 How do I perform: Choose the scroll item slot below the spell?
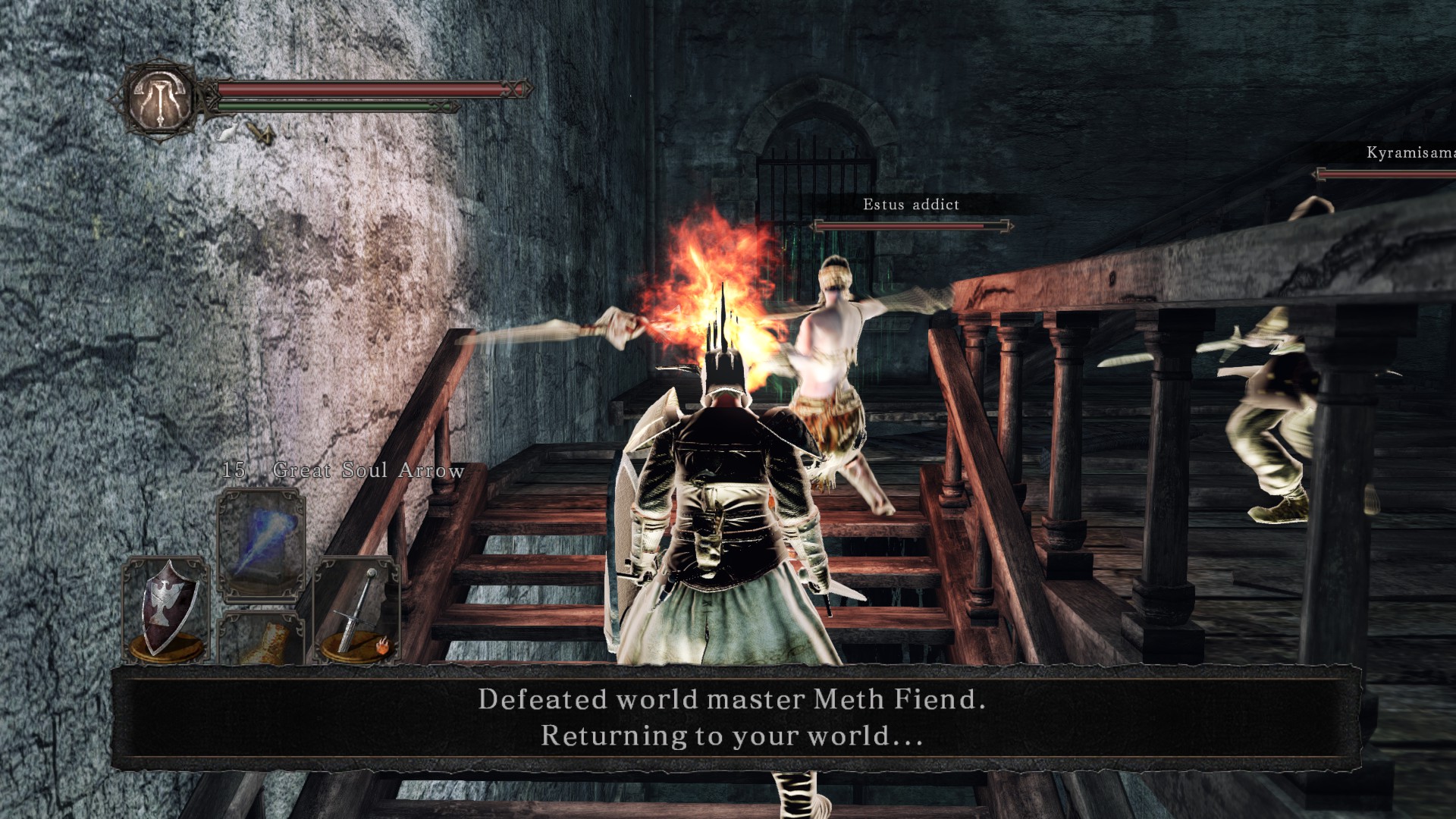(262, 639)
